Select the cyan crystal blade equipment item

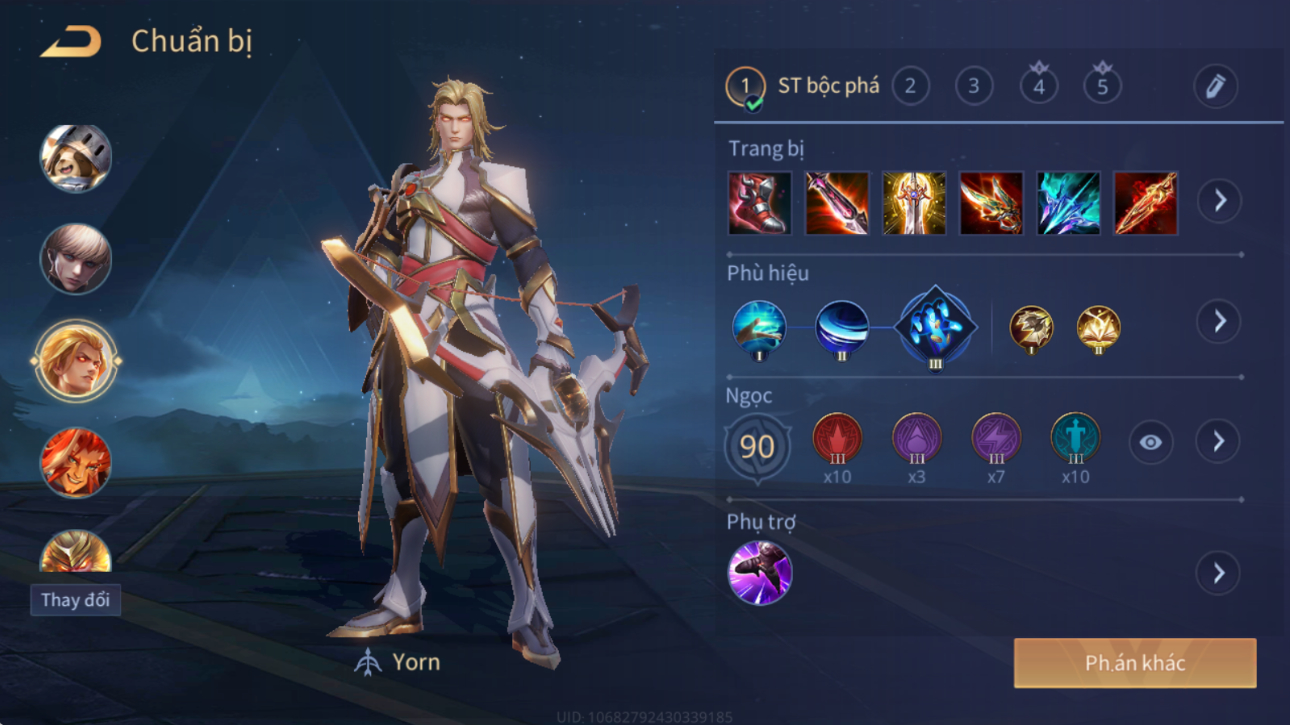[1068, 203]
